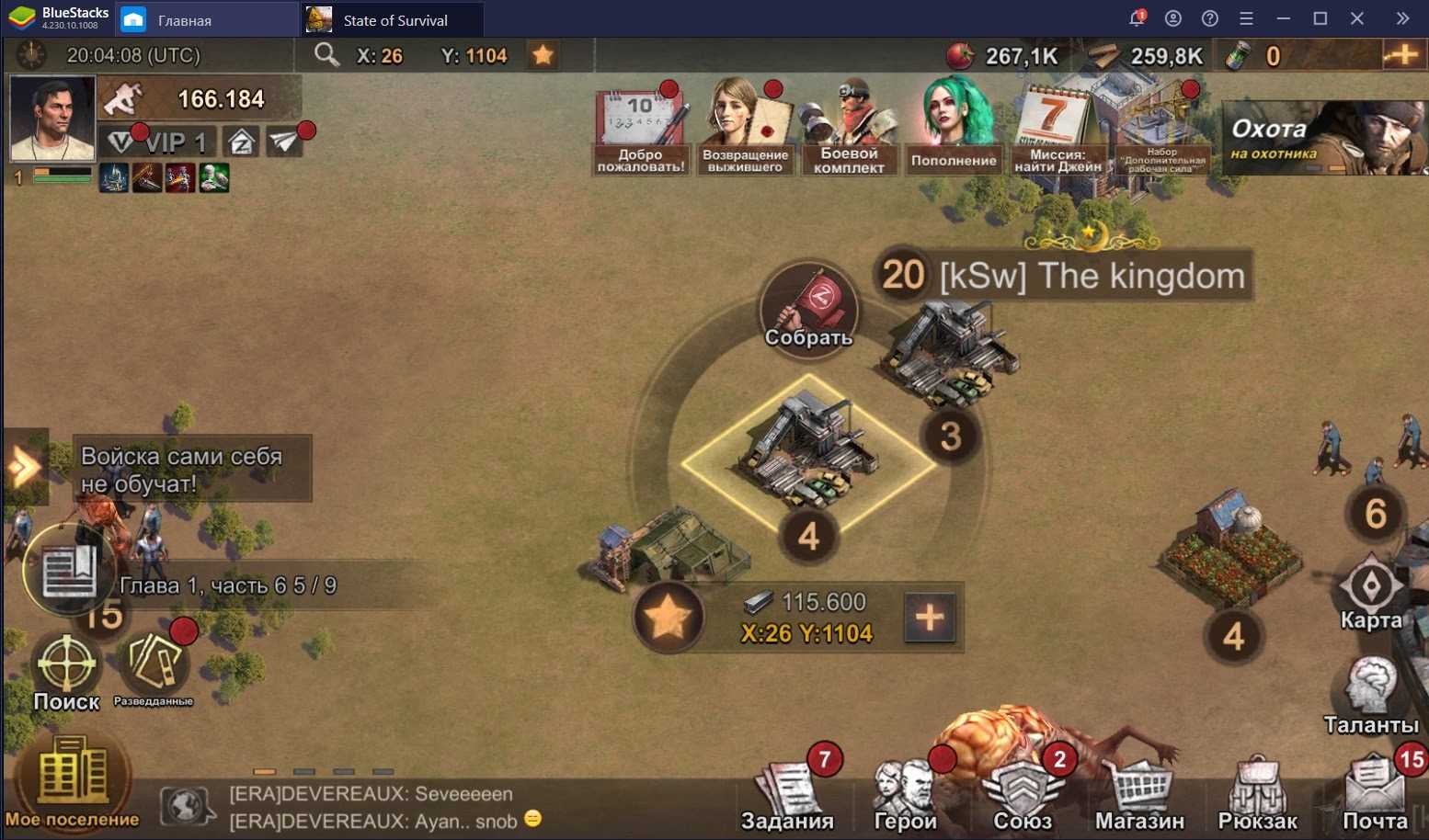Open the Поиск search tool
The height and width of the screenshot is (840, 1429).
(x=66, y=672)
